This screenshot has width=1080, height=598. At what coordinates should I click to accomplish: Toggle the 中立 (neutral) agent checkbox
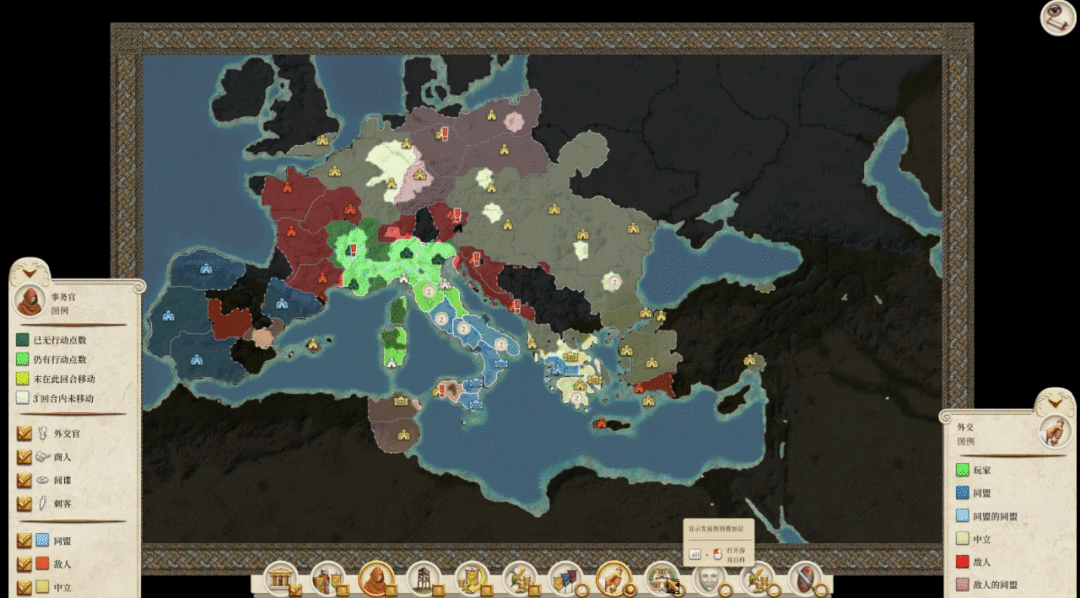point(26,587)
